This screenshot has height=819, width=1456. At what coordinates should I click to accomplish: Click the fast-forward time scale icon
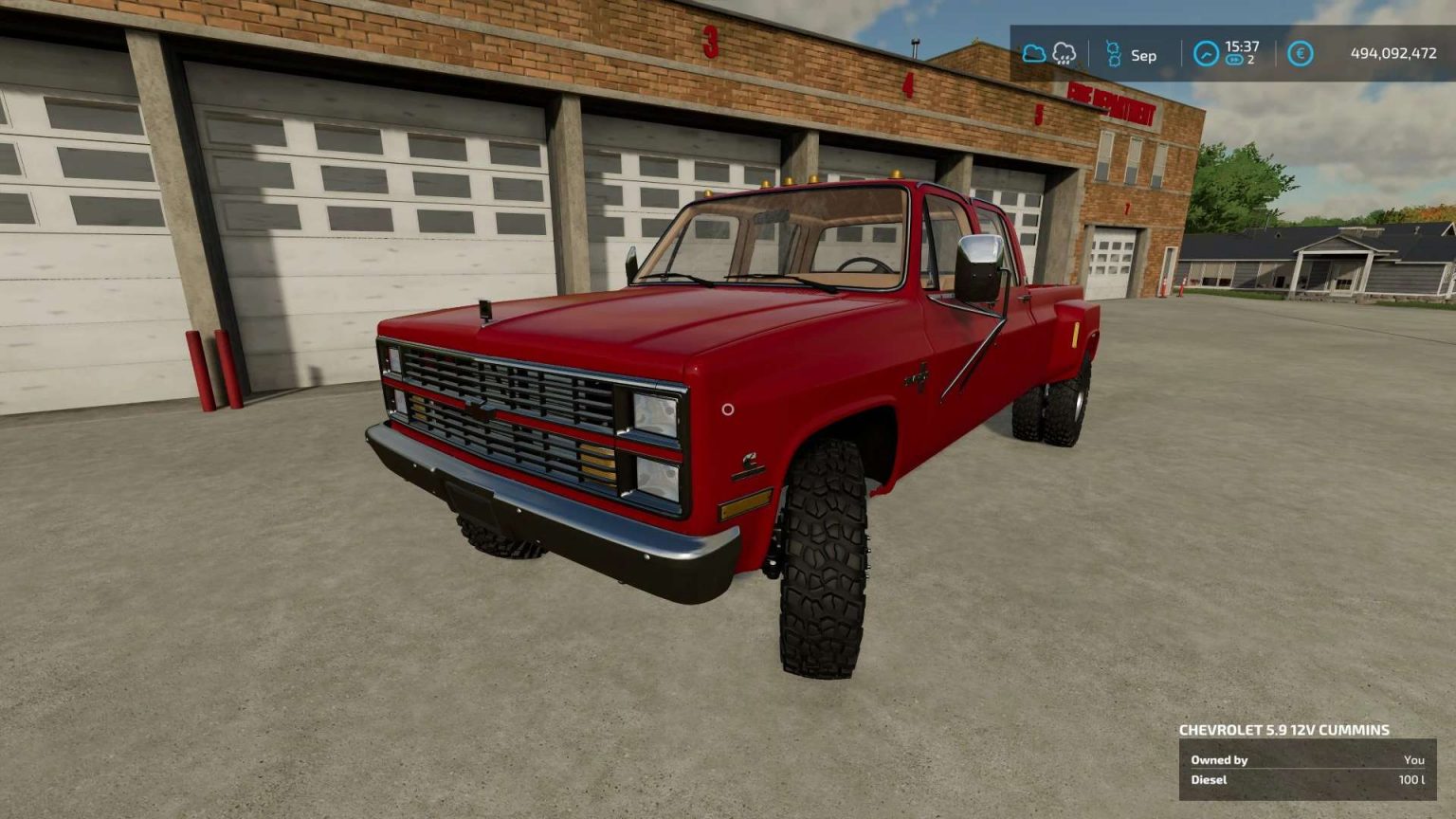[1233, 60]
